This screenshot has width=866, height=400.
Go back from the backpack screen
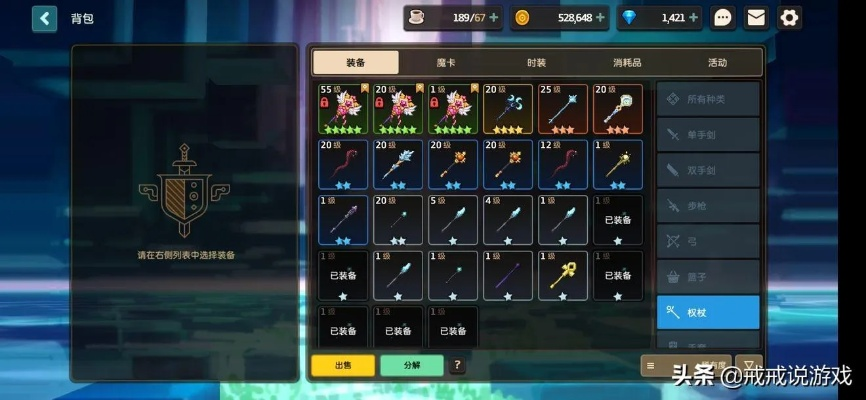point(45,18)
